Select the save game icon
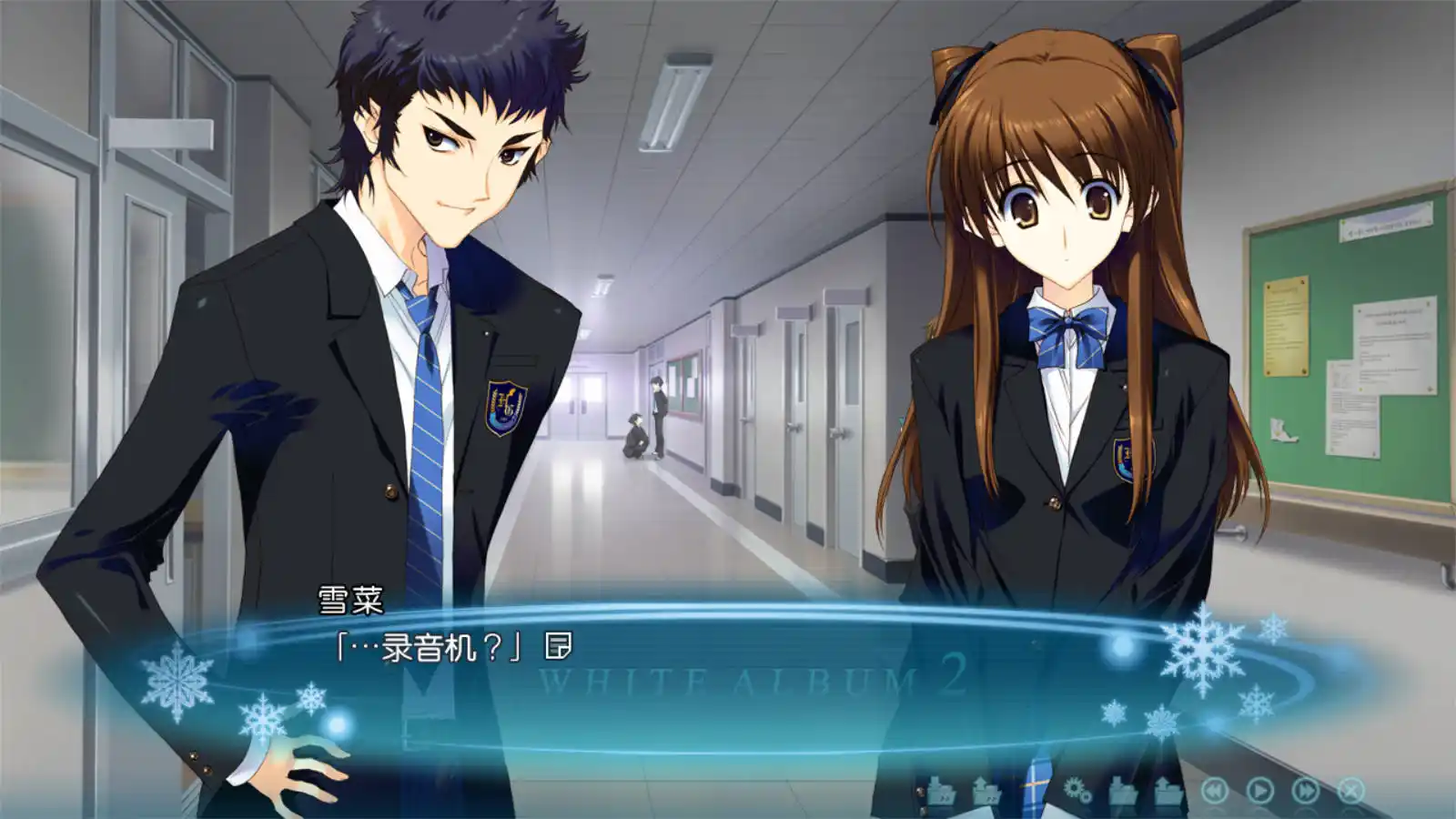The image size is (1456, 819). click(x=1121, y=790)
